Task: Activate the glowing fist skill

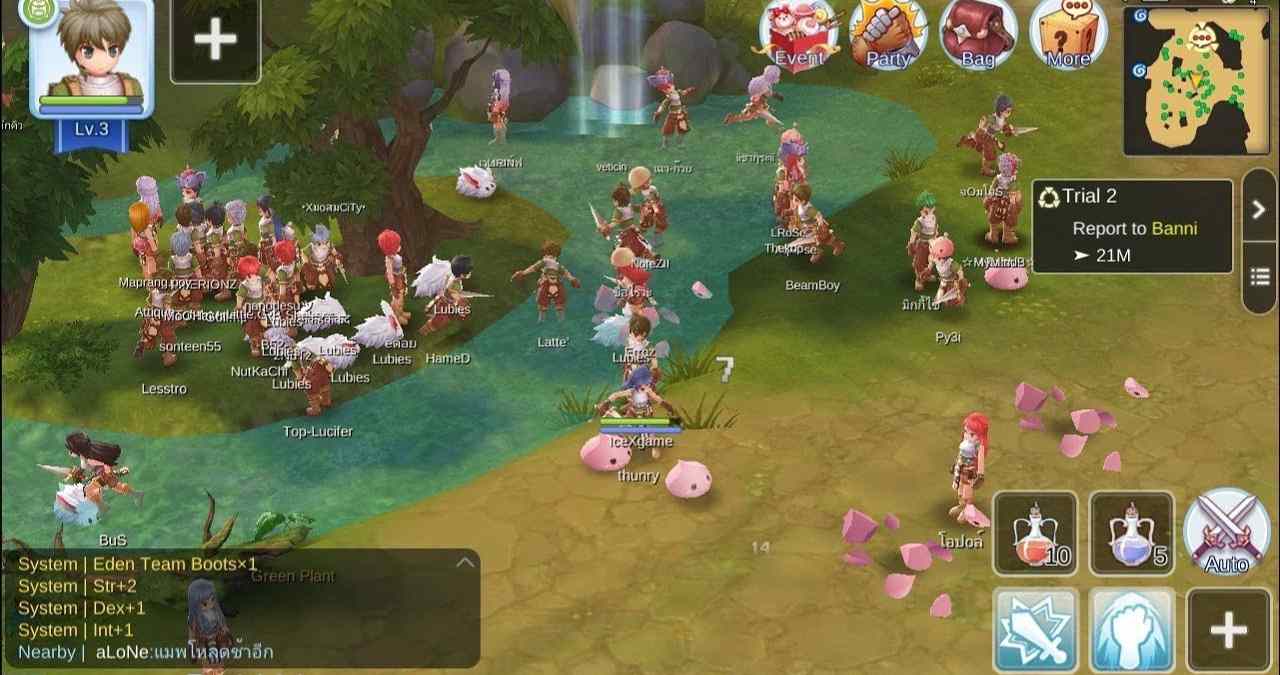Action: (1131, 630)
